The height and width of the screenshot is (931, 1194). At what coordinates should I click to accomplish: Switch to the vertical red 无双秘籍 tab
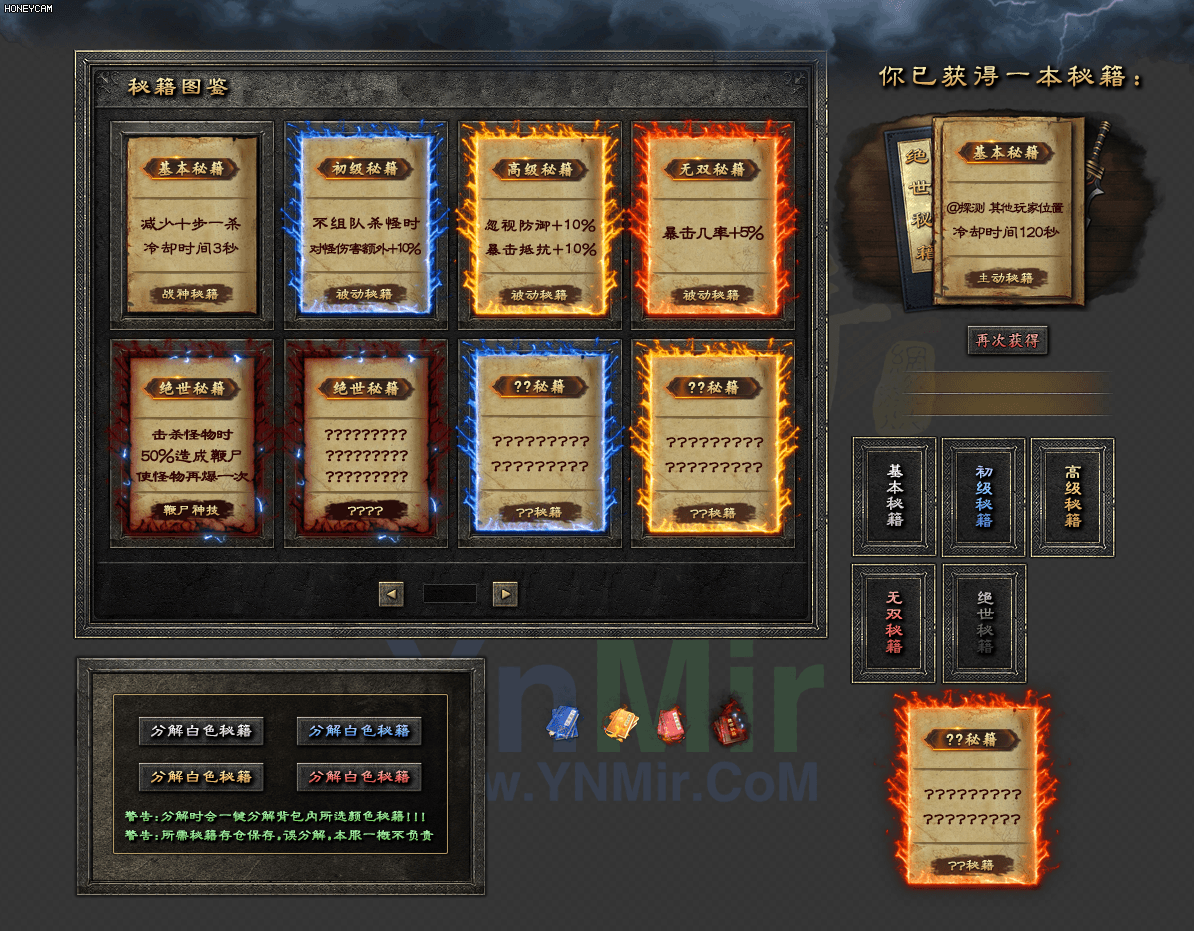(894, 623)
